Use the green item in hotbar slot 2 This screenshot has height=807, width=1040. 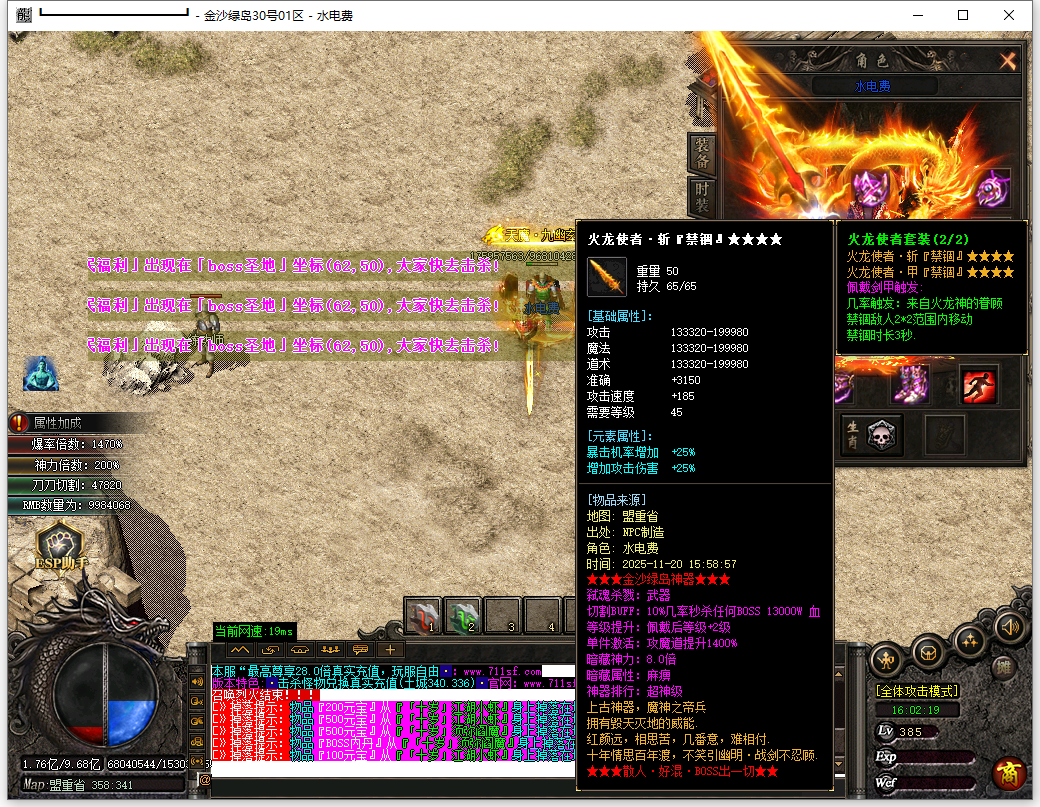click(463, 617)
